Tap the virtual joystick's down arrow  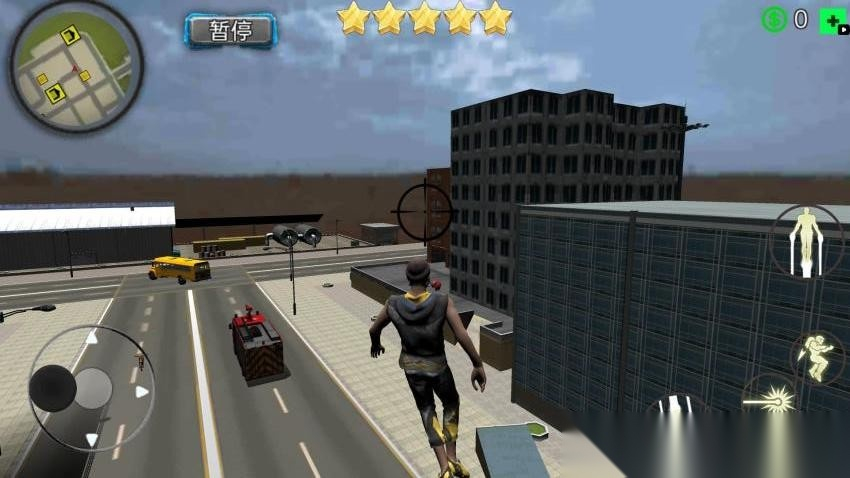[x=92, y=438]
